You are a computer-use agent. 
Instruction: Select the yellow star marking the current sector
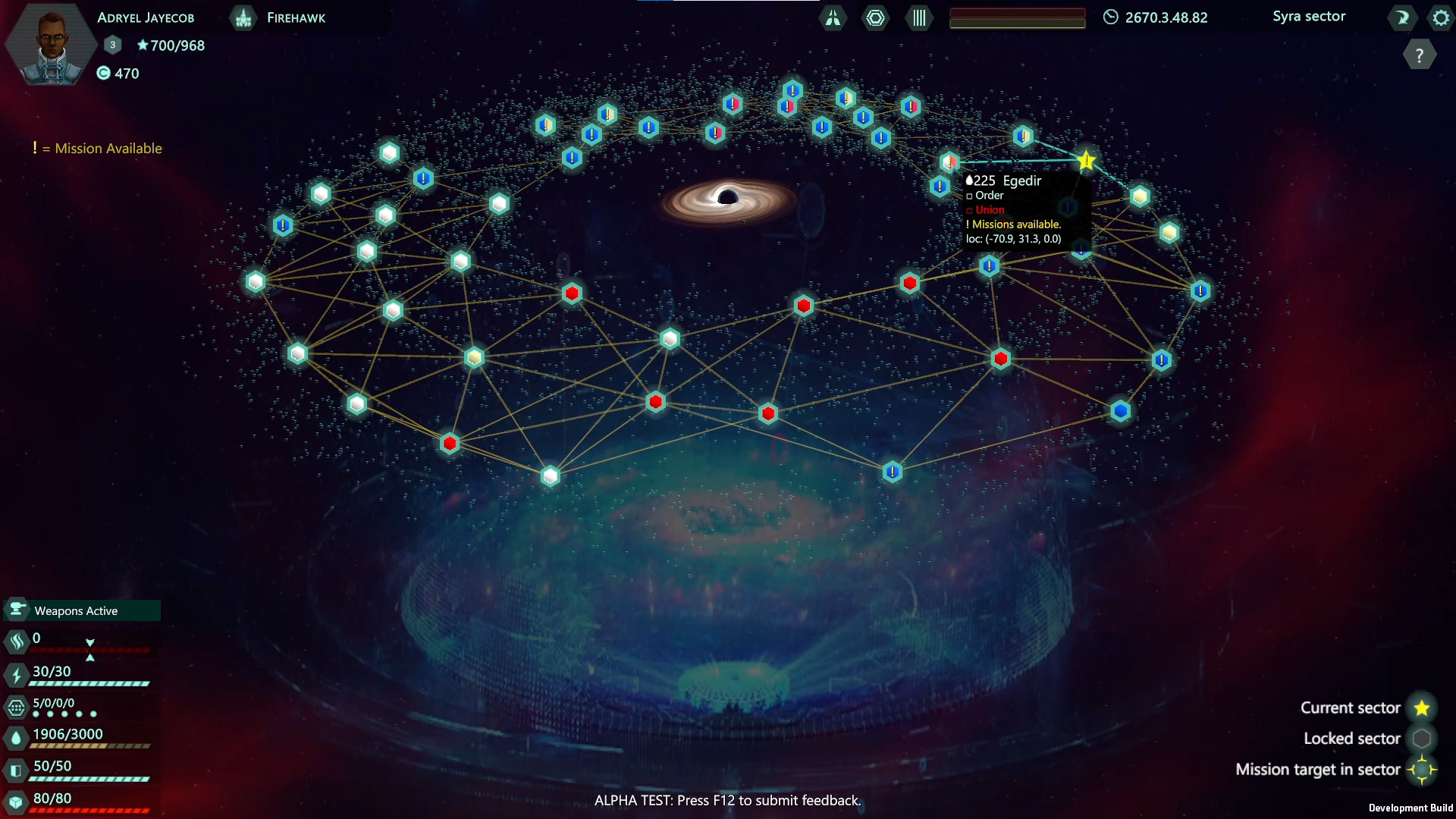pos(1086,160)
